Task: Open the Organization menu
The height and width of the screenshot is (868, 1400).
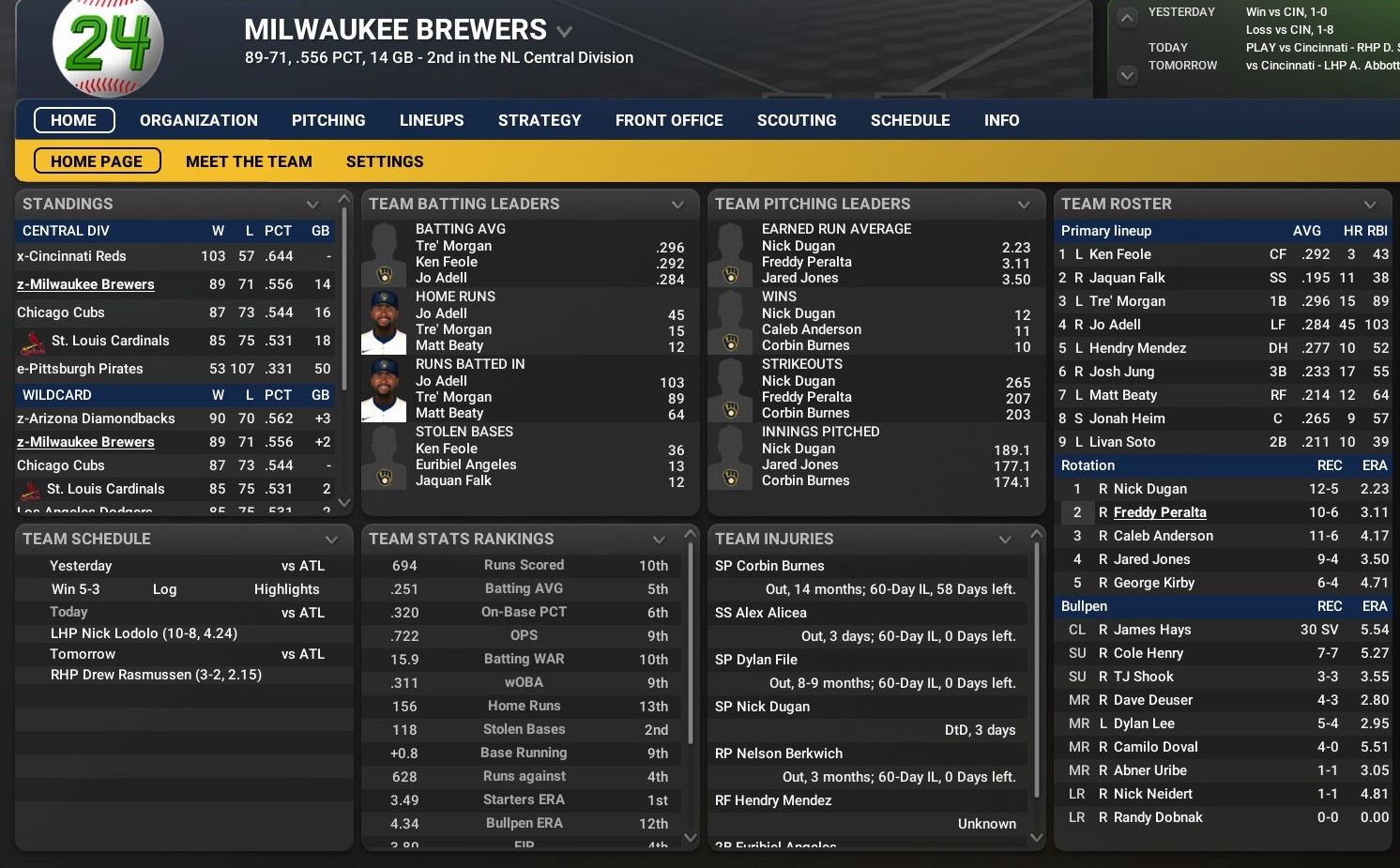Action: click(198, 120)
